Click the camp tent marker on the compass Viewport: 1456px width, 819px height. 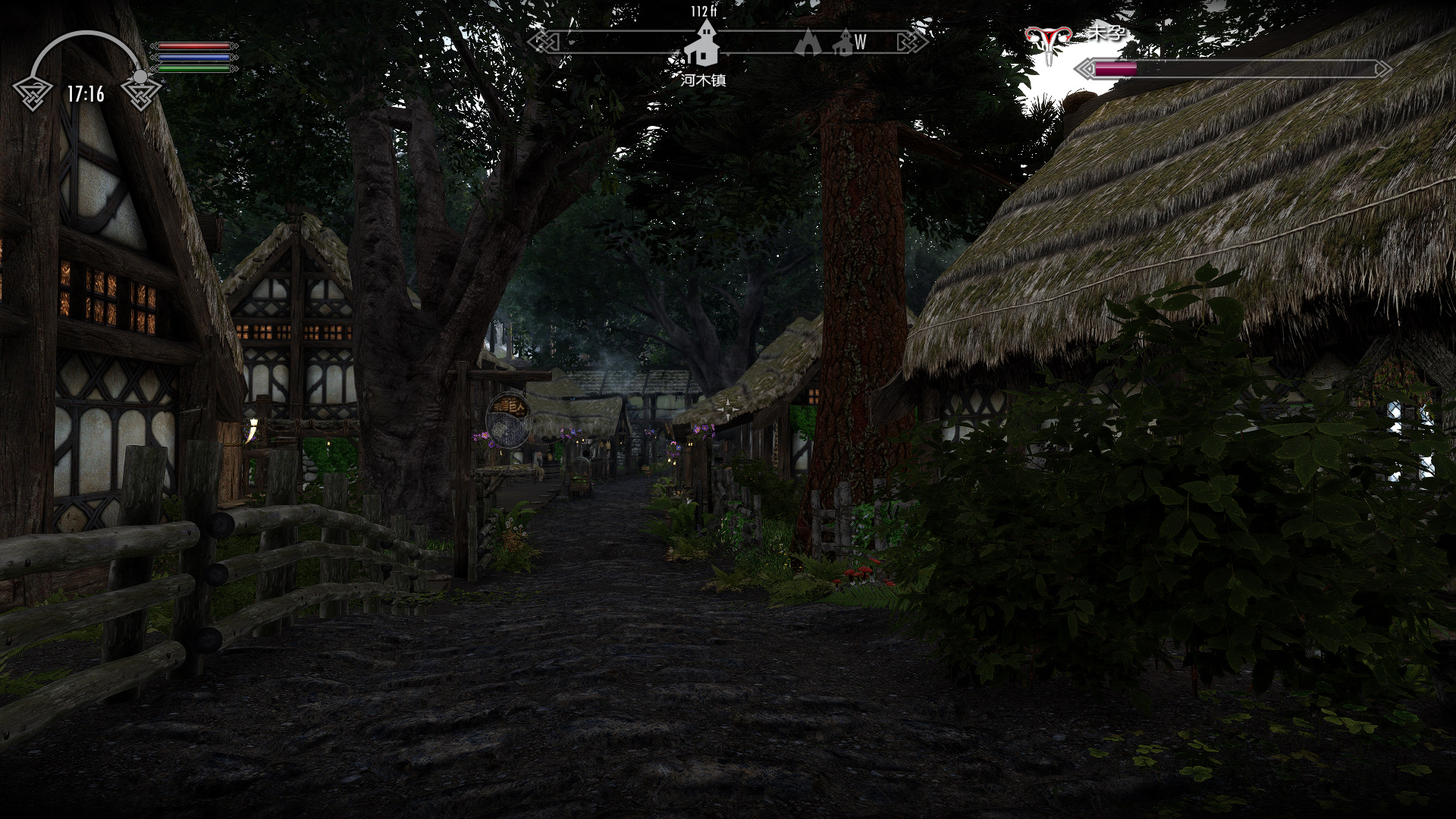(x=808, y=42)
